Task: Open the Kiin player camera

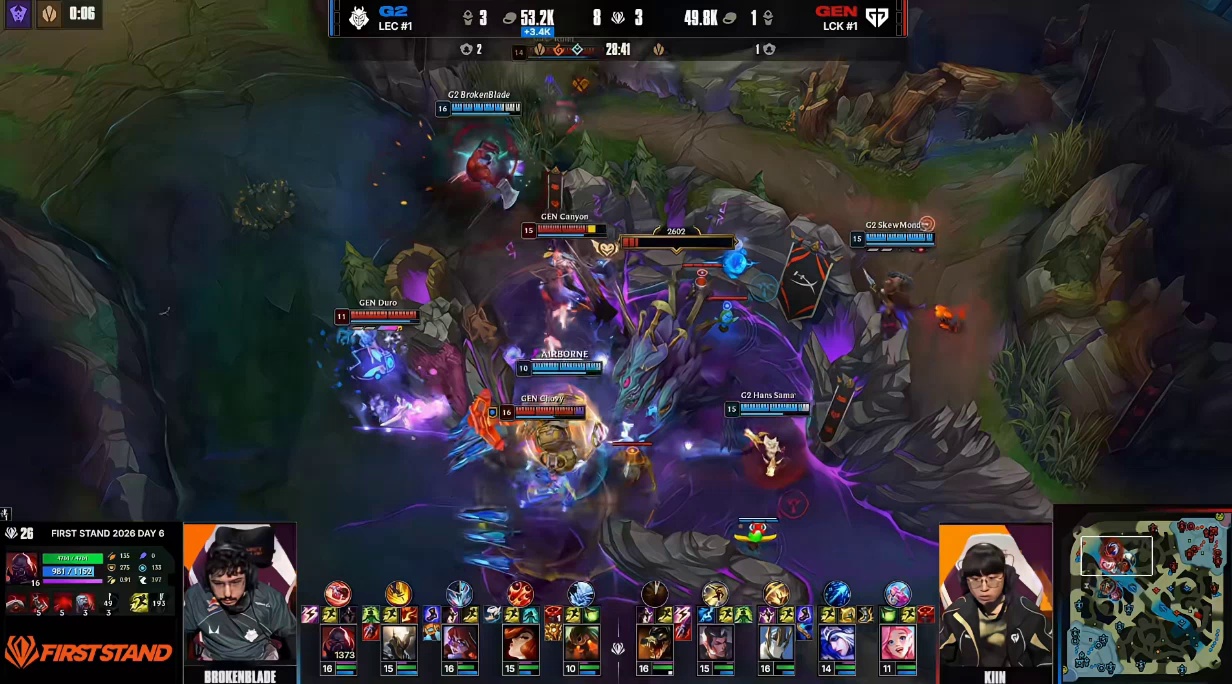Action: tap(995, 594)
